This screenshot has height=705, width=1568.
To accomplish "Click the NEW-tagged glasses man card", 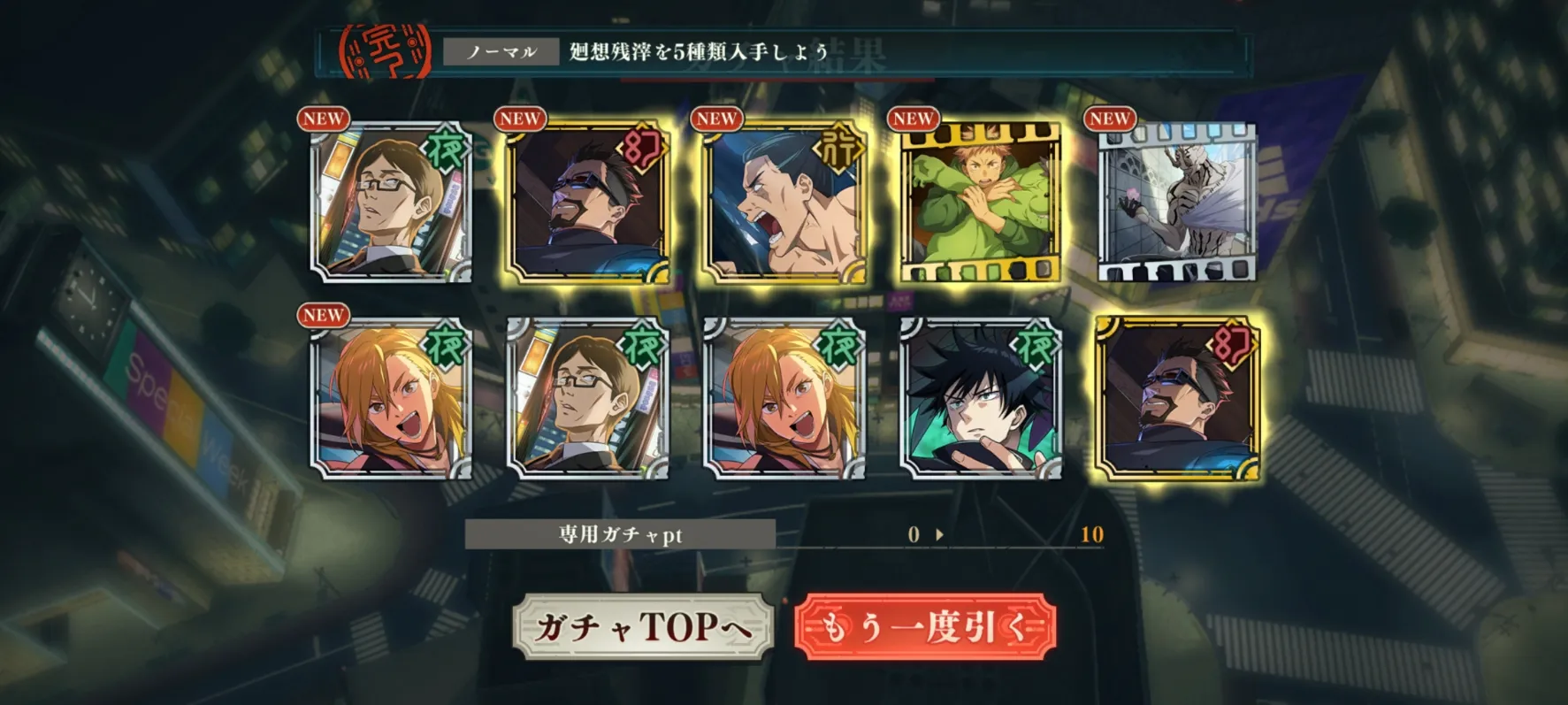I will tap(392, 203).
